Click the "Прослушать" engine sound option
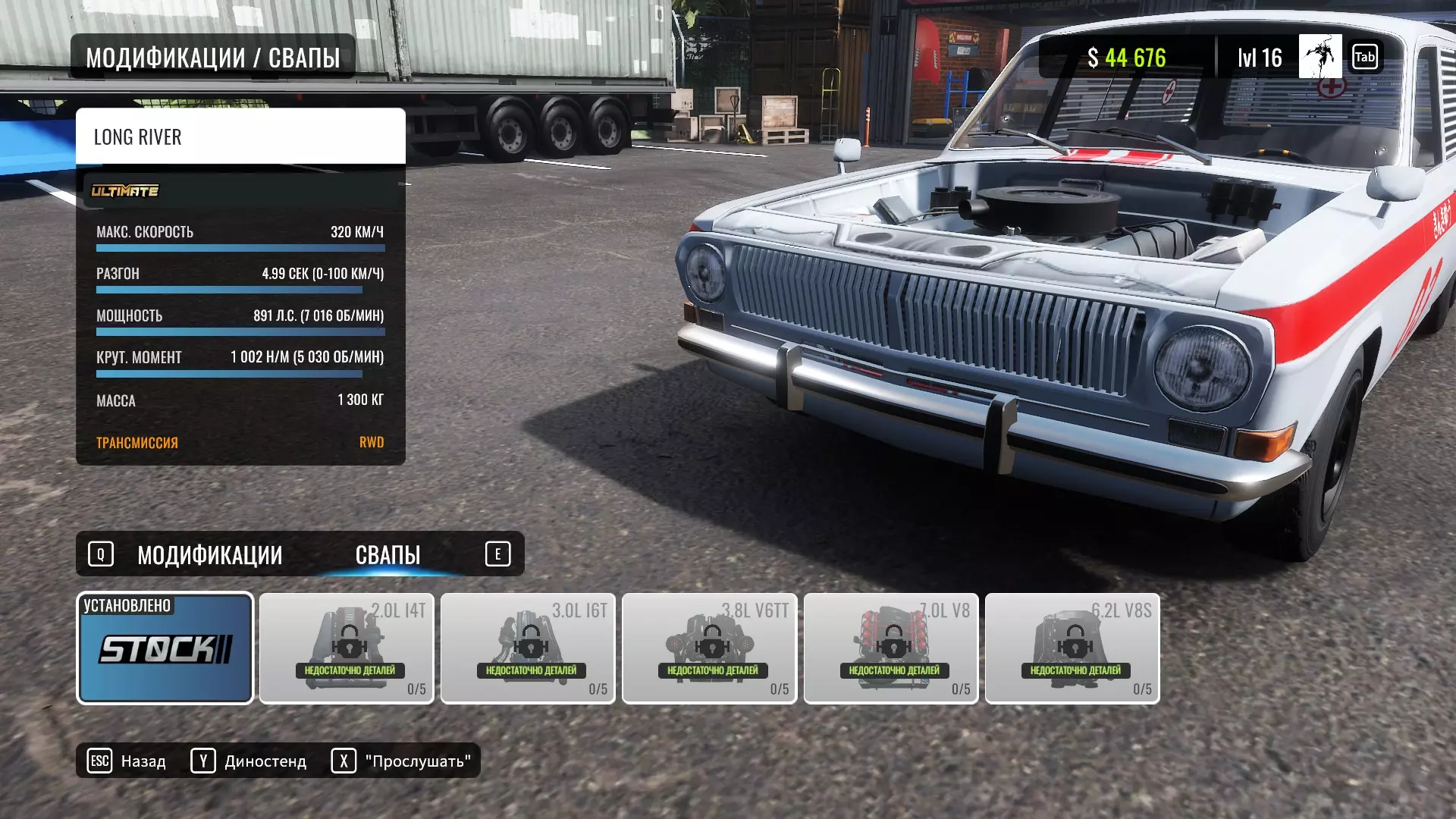The height and width of the screenshot is (819, 1456). click(x=401, y=761)
